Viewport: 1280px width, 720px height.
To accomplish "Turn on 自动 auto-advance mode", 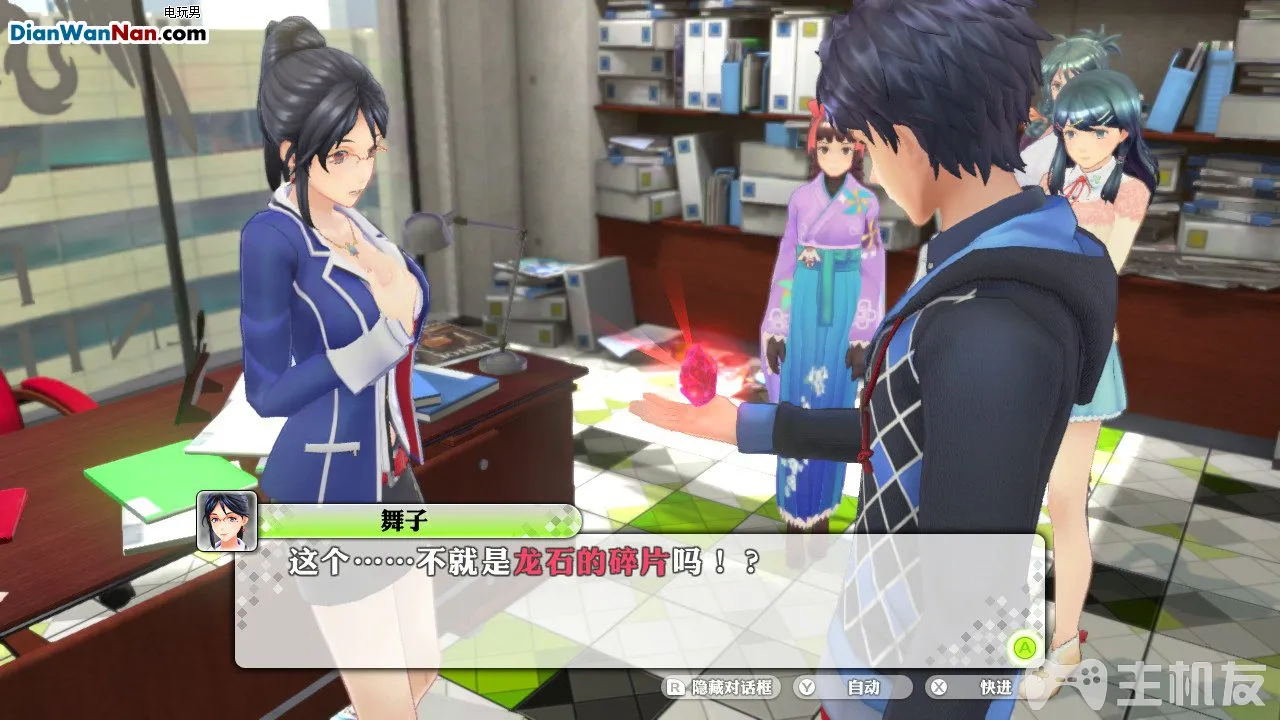I will [x=852, y=687].
